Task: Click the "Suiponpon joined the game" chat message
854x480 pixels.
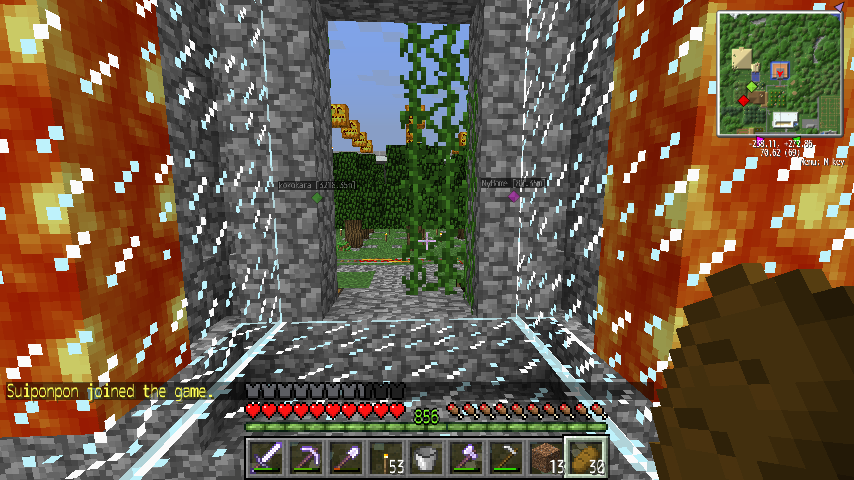Action: pos(109,392)
